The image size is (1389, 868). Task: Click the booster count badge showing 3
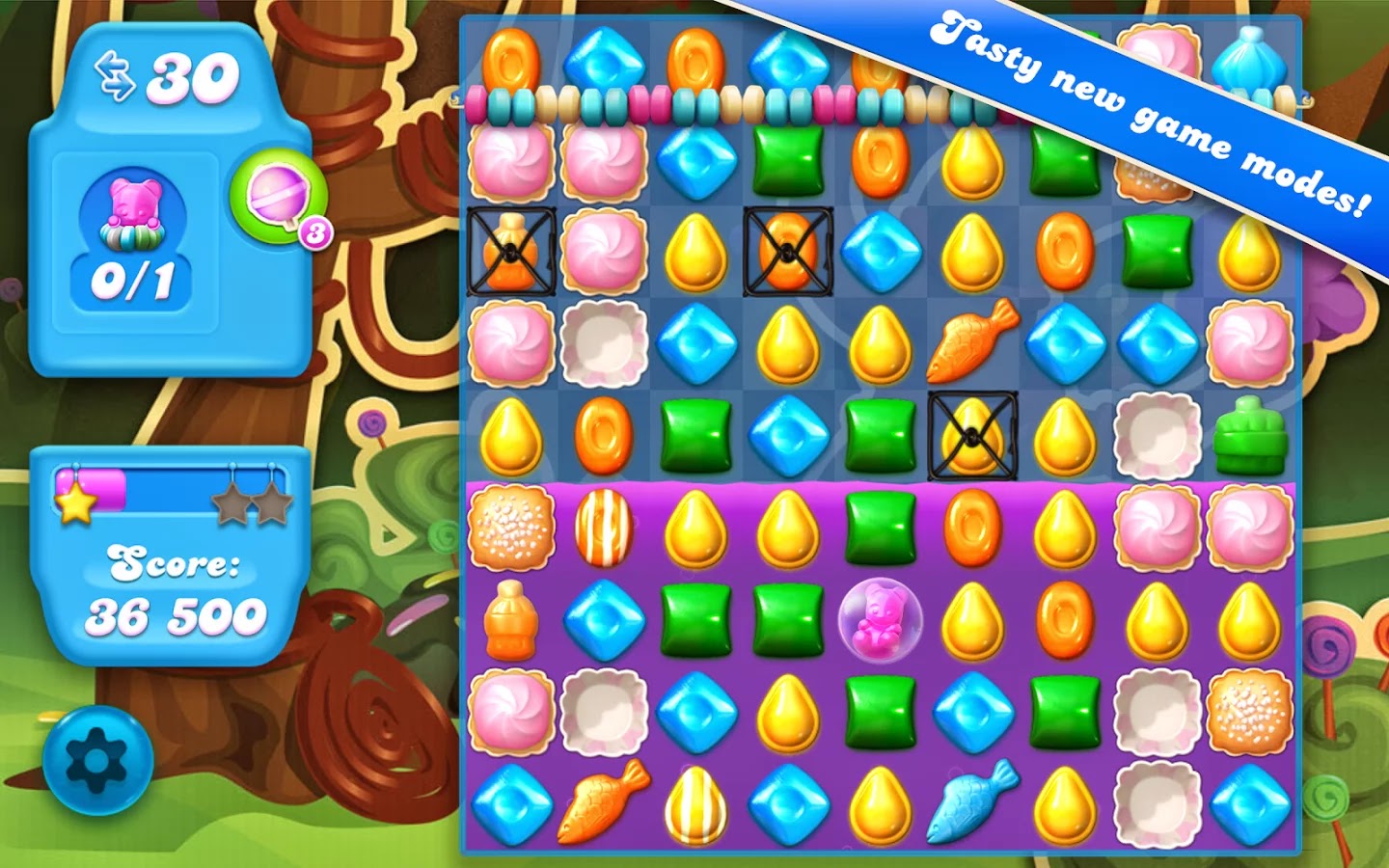(314, 230)
